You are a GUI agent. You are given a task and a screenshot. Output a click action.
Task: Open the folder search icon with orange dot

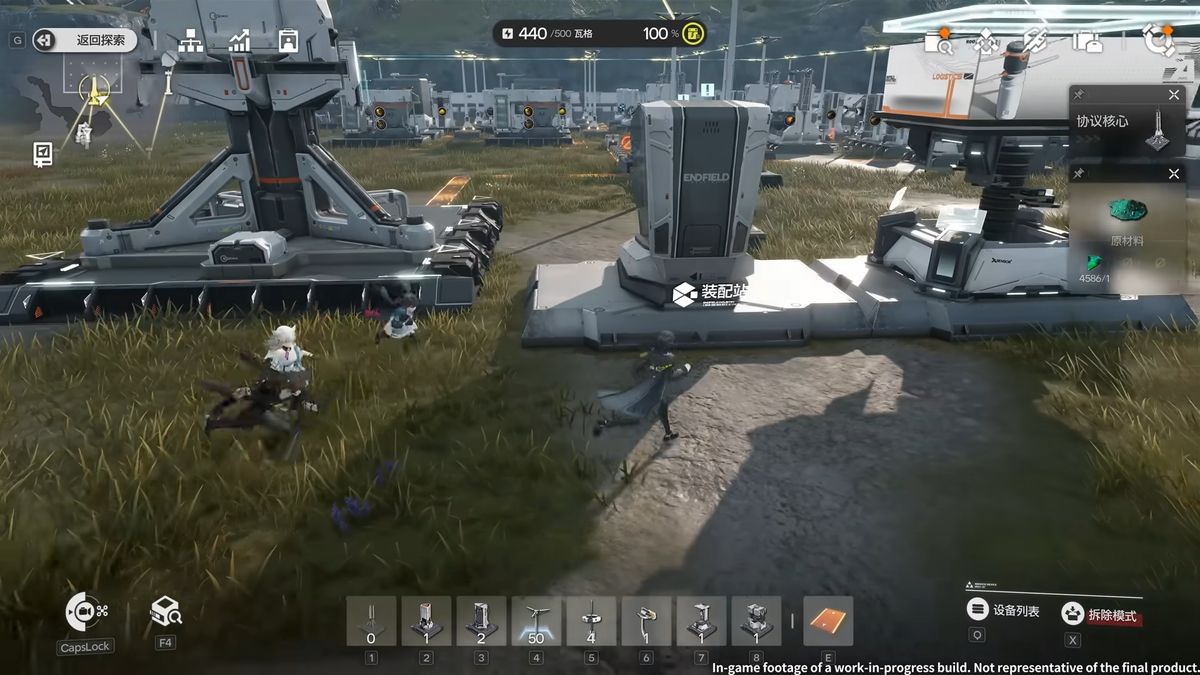pyautogui.click(x=938, y=41)
